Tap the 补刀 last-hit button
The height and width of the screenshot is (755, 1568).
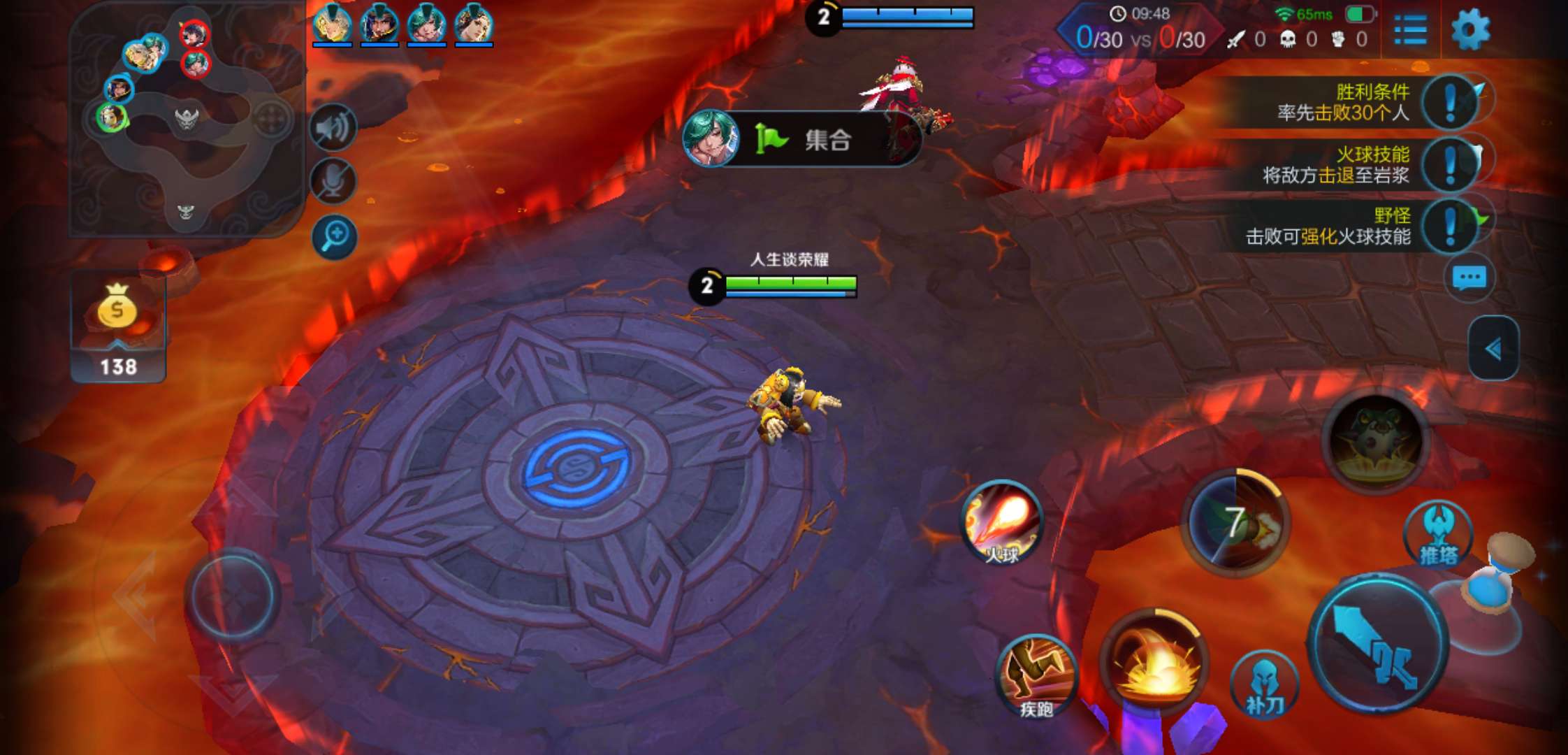click(x=1264, y=686)
